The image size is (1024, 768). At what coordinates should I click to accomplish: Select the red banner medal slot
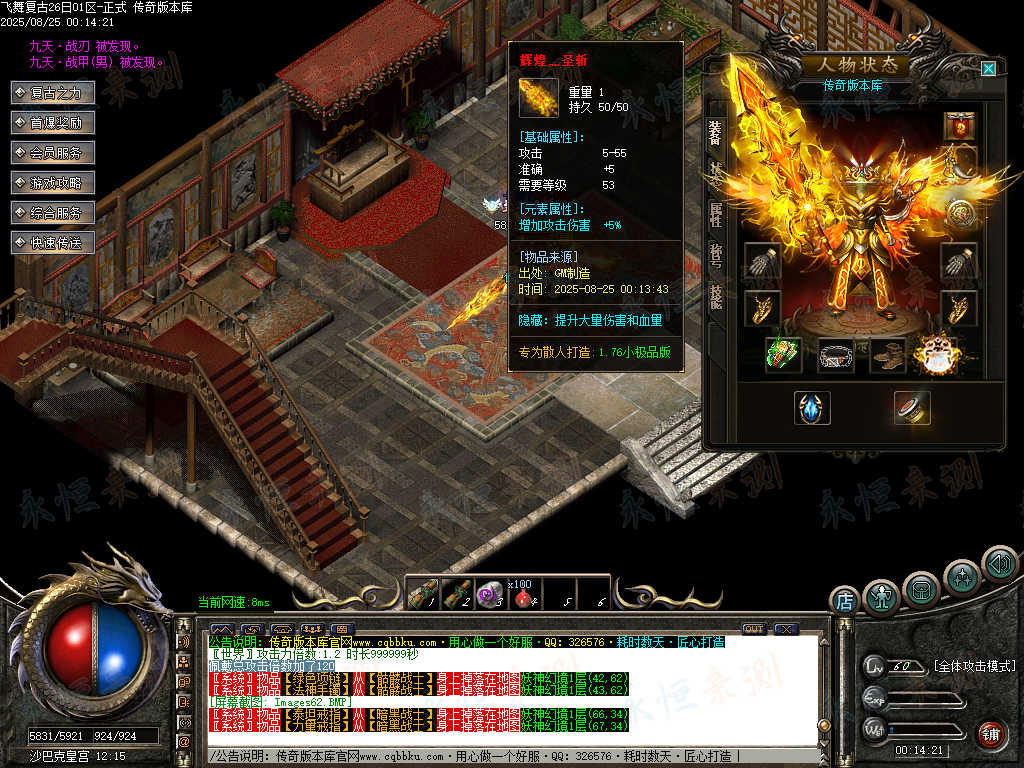point(961,127)
